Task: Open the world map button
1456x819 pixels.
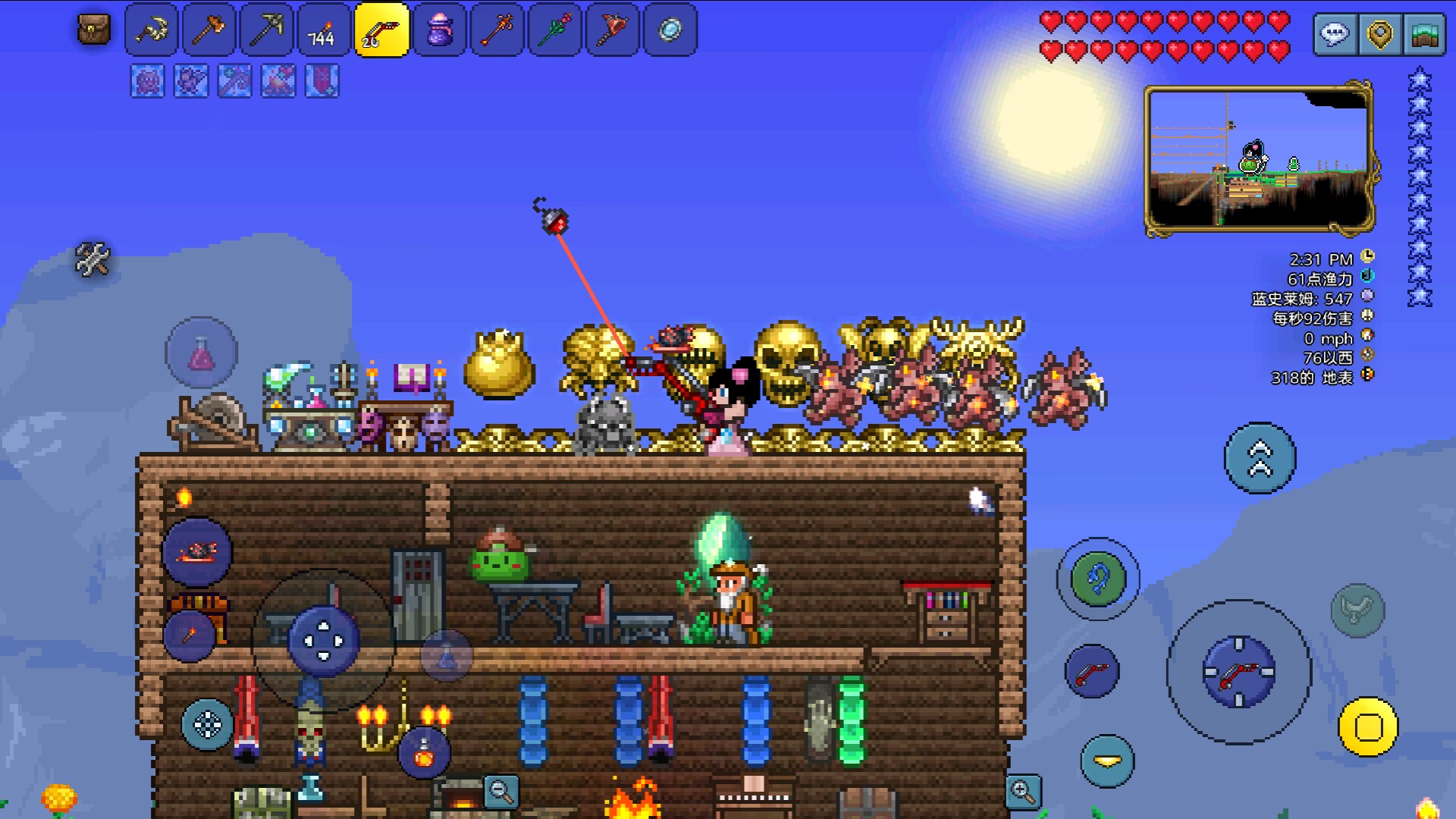Action: point(1424,35)
